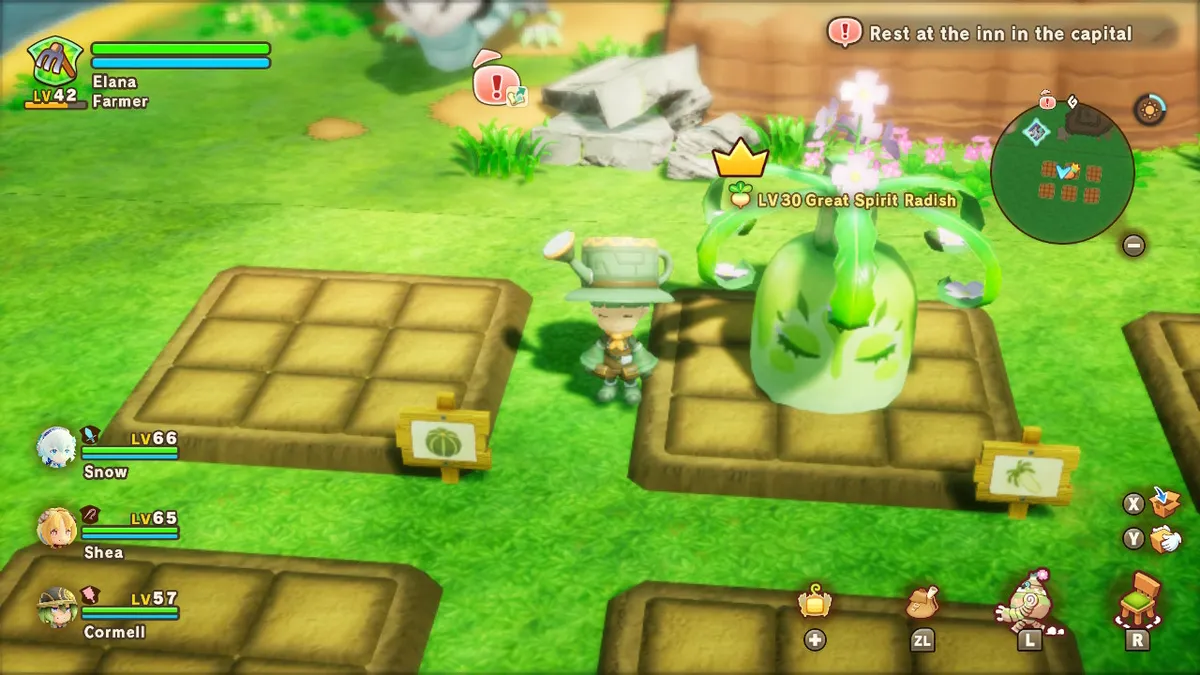Screen dimensions: 1200x675
Task: Select party member Shea's portrait
Action: pos(56,528)
